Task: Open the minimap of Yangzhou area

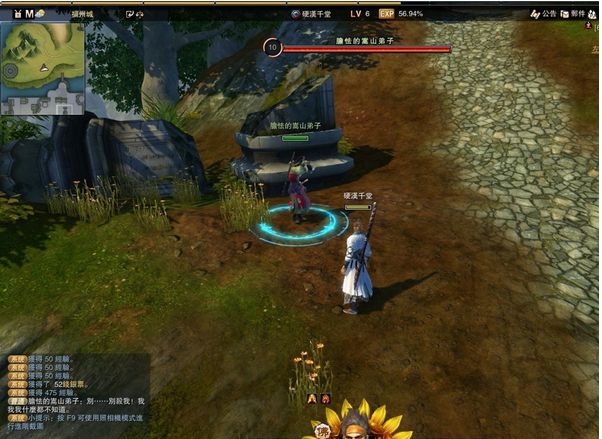Action: tap(42, 68)
